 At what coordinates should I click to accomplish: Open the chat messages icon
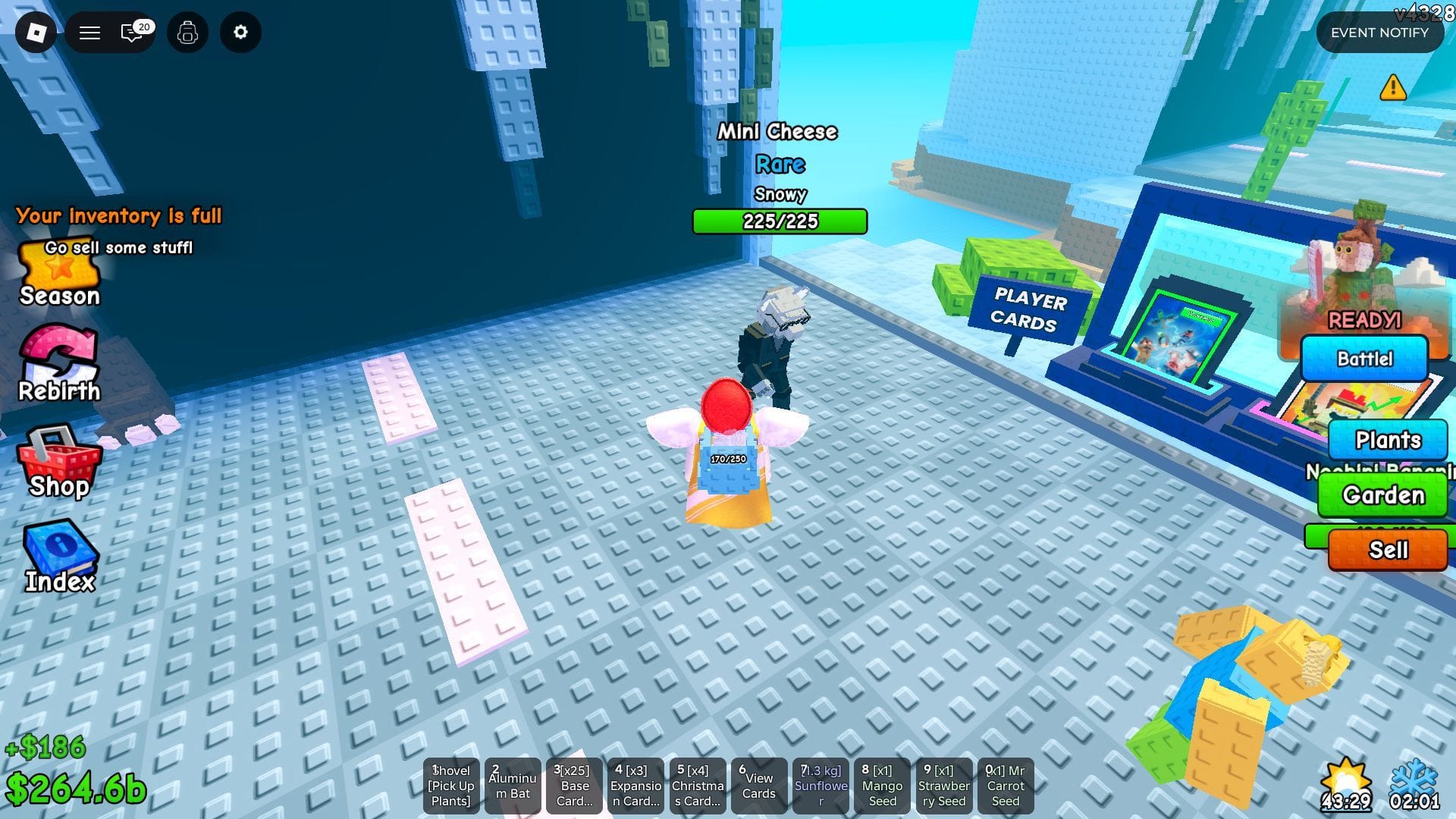[132, 33]
